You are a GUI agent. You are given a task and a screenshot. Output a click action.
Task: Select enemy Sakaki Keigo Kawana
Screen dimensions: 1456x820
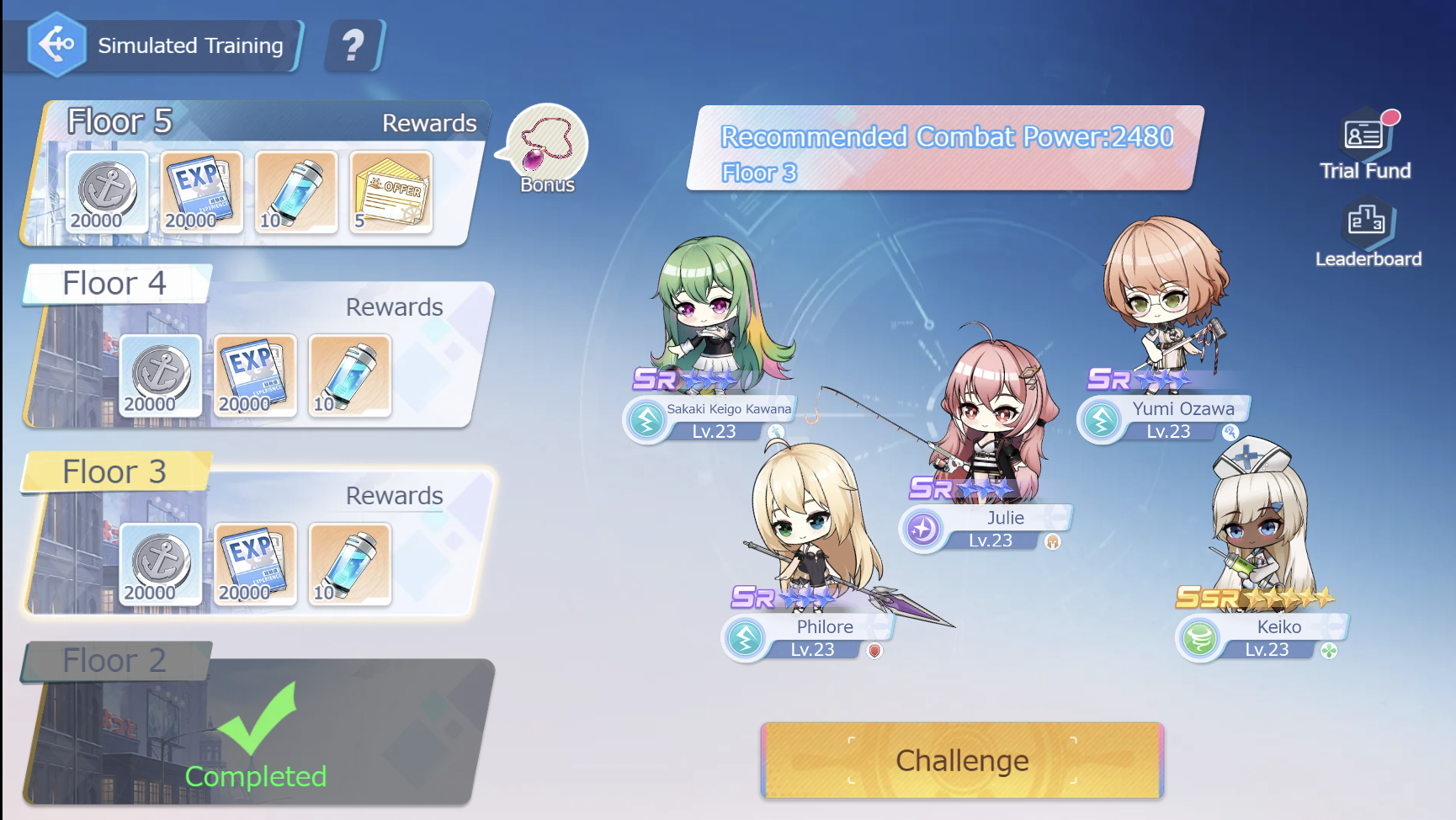[720, 311]
